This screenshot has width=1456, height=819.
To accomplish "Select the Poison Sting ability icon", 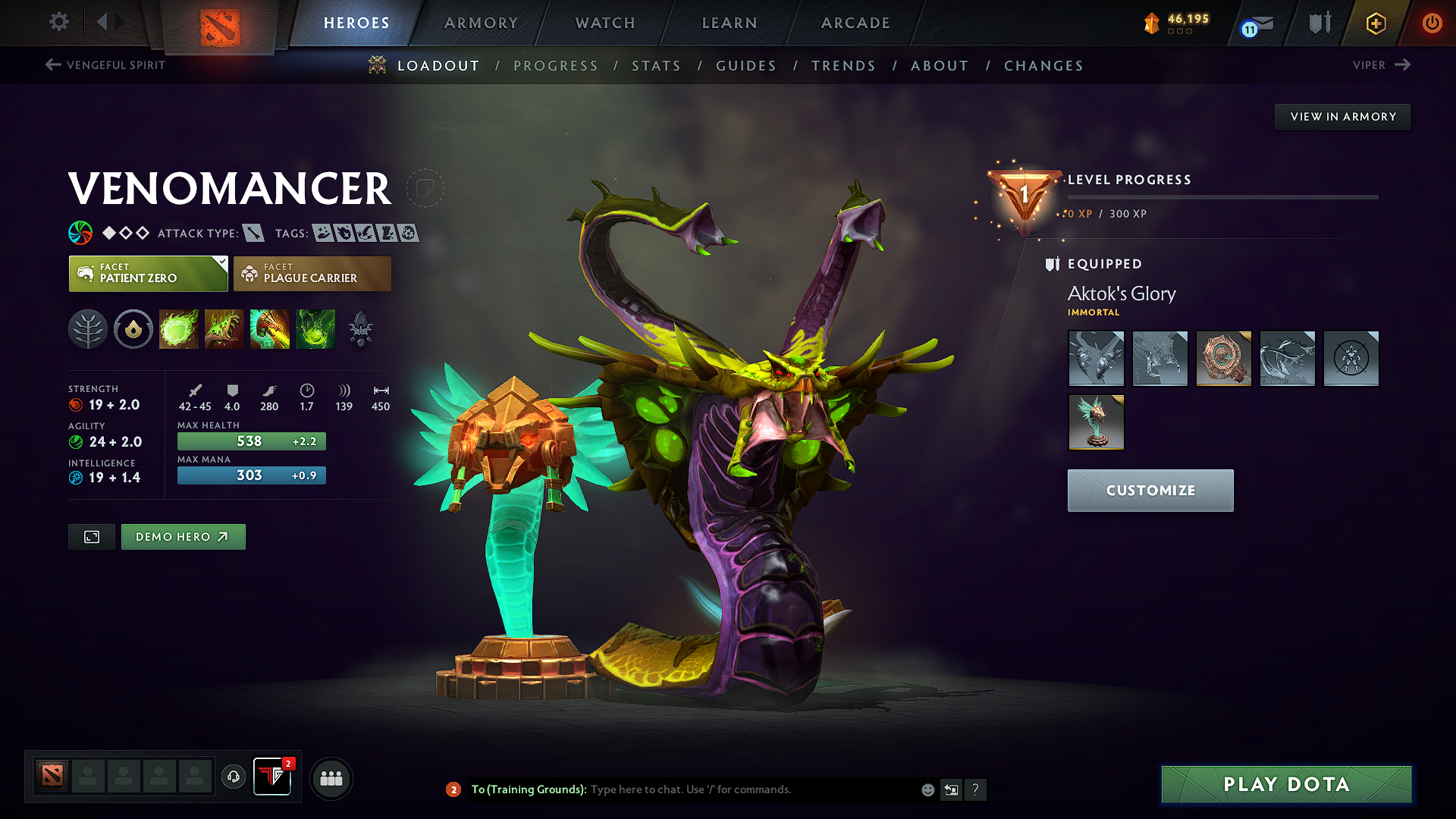I will point(224,328).
